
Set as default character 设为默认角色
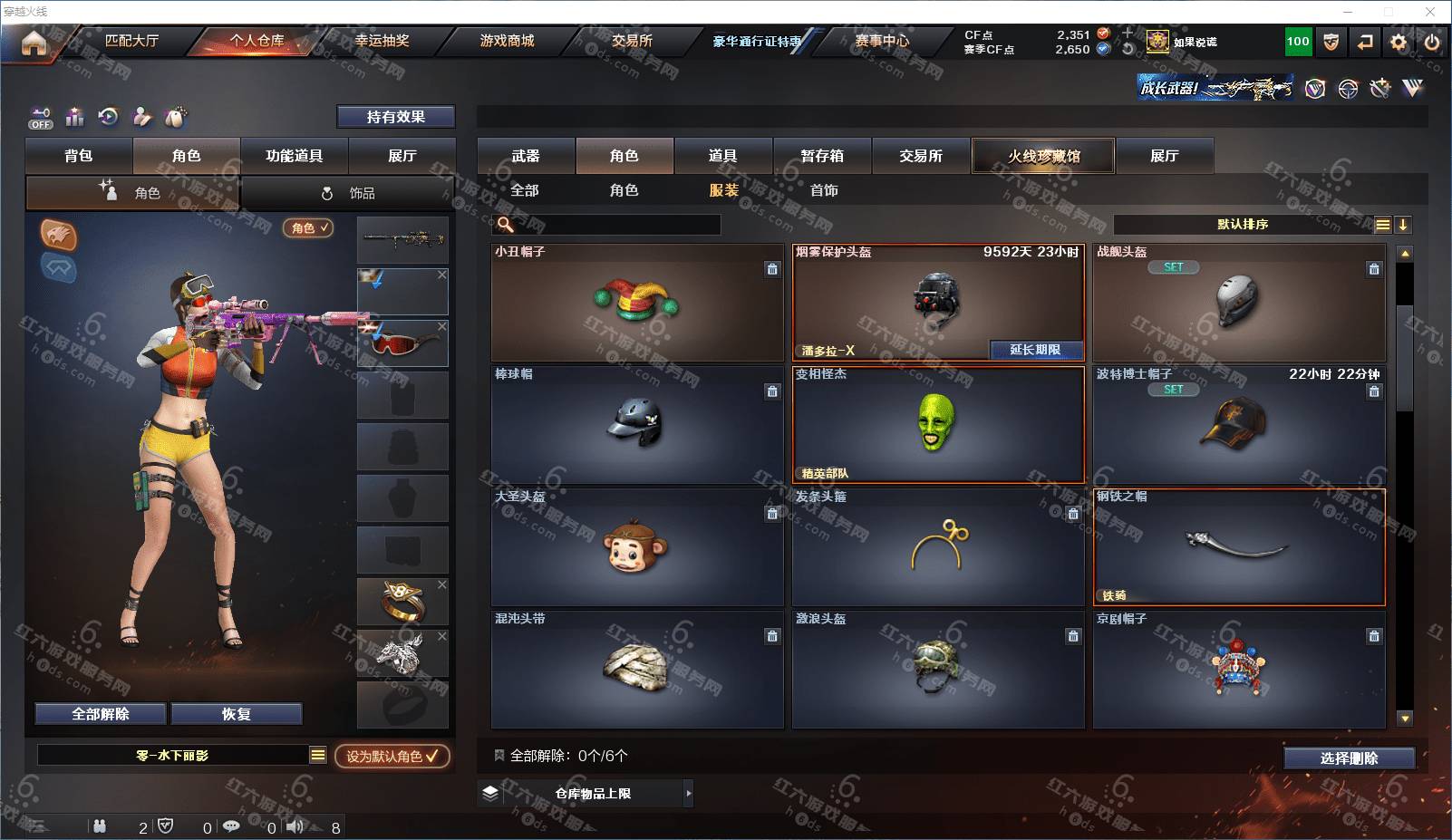click(392, 756)
